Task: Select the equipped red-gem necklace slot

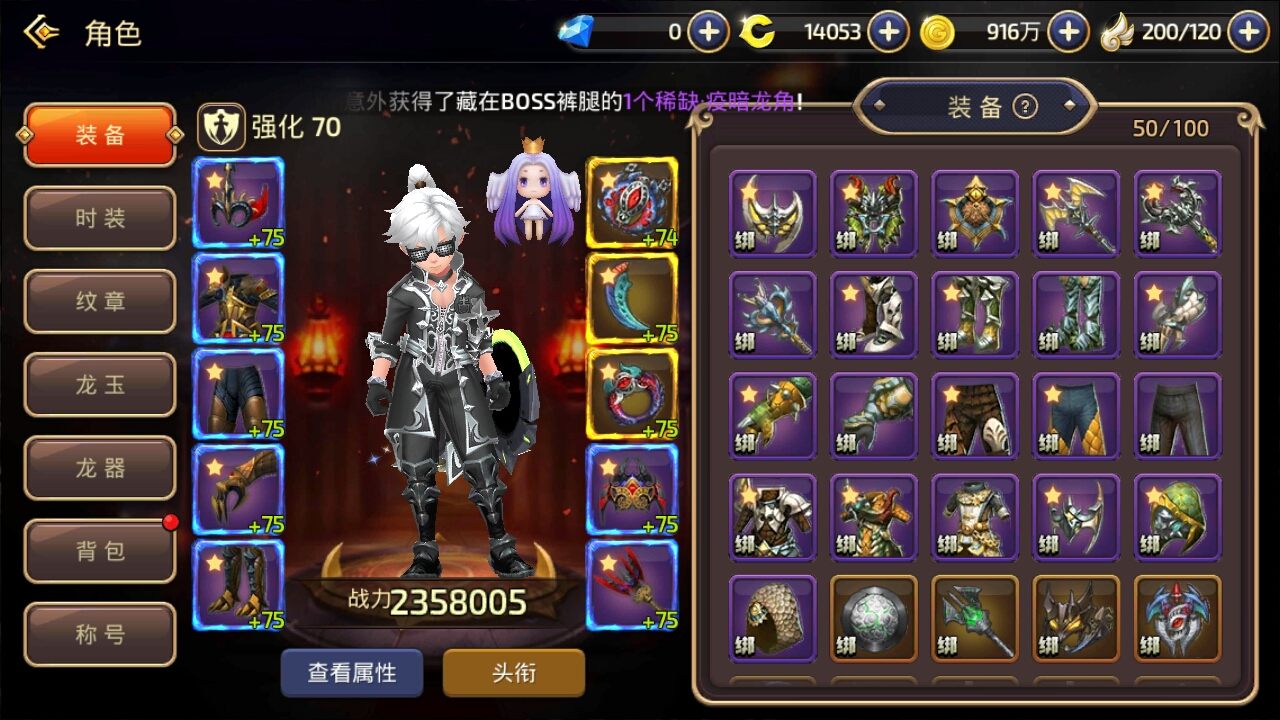Action: coord(631,202)
